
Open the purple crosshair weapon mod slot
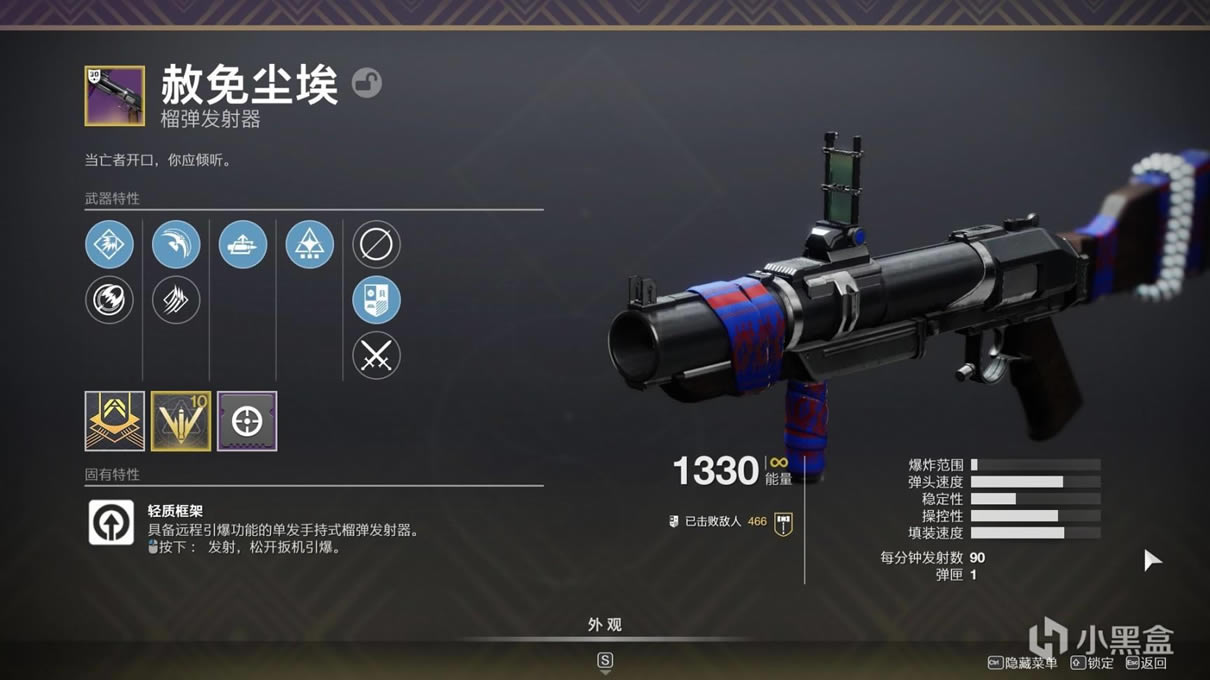pos(247,421)
